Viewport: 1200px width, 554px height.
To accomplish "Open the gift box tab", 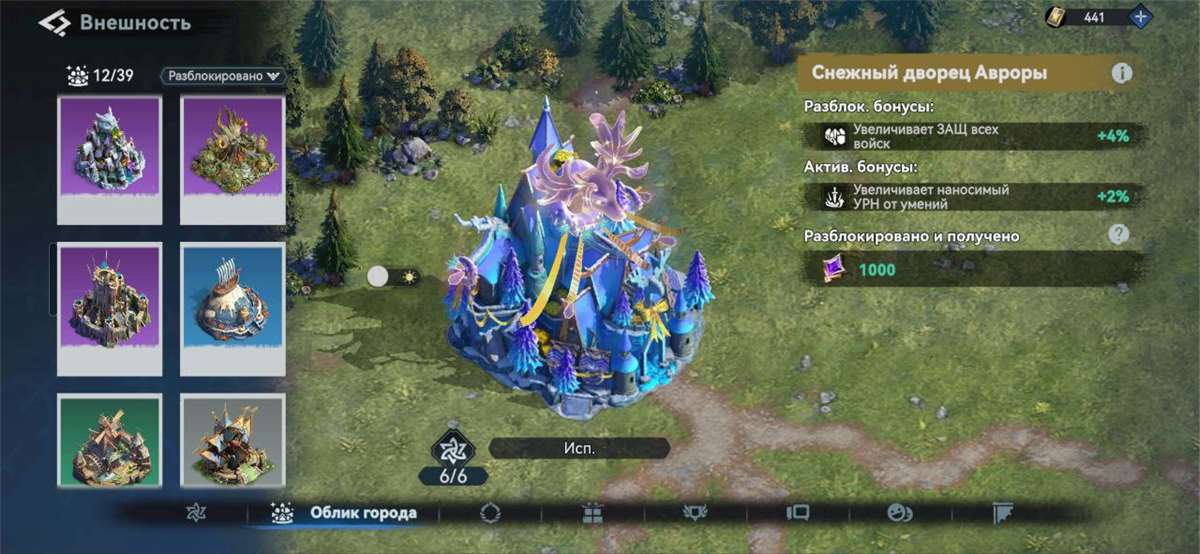I will point(592,513).
